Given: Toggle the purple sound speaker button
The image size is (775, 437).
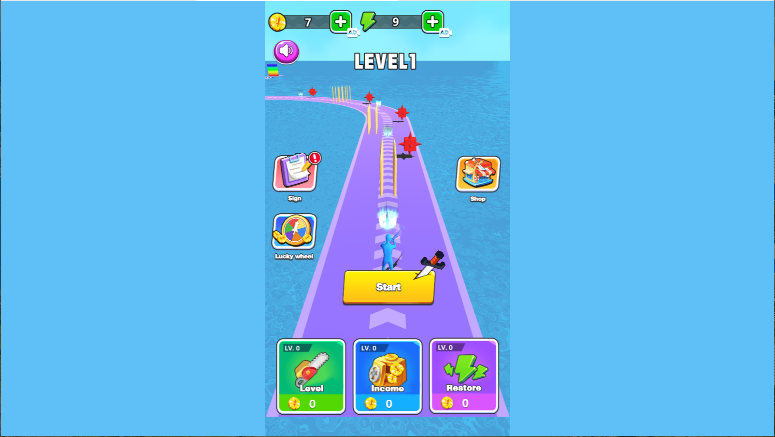Looking at the screenshot, I should [x=287, y=51].
